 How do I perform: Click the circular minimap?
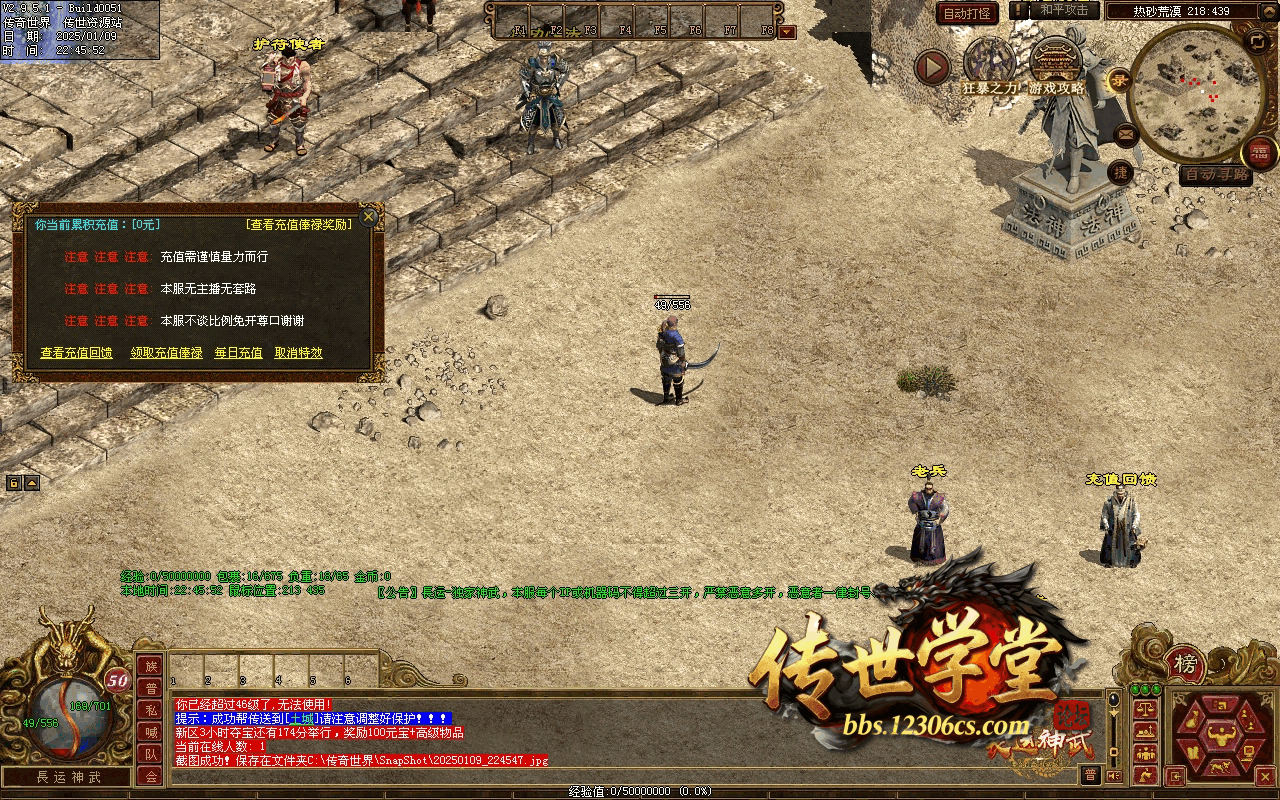coord(1190,92)
